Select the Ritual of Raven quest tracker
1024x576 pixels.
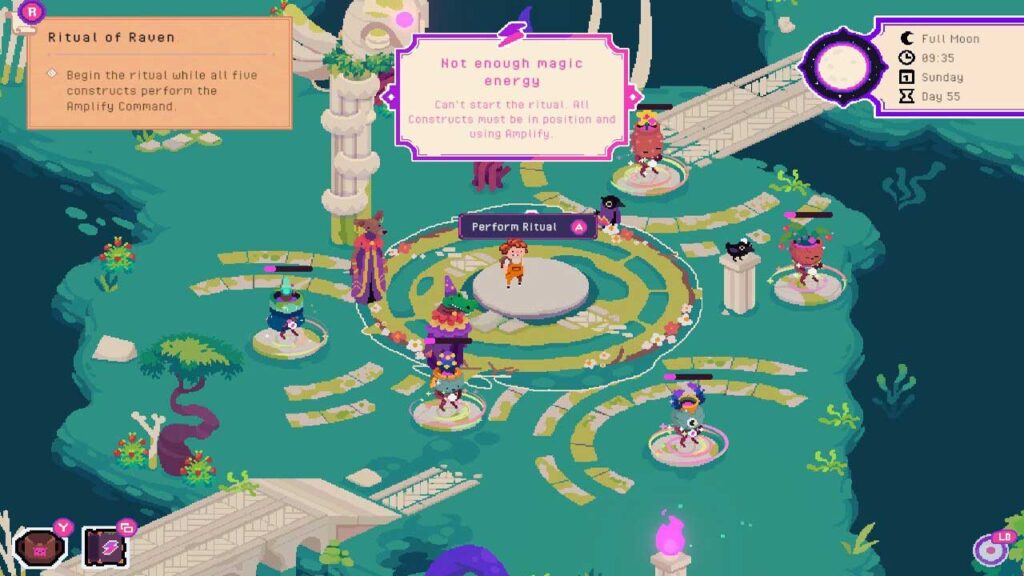point(160,73)
